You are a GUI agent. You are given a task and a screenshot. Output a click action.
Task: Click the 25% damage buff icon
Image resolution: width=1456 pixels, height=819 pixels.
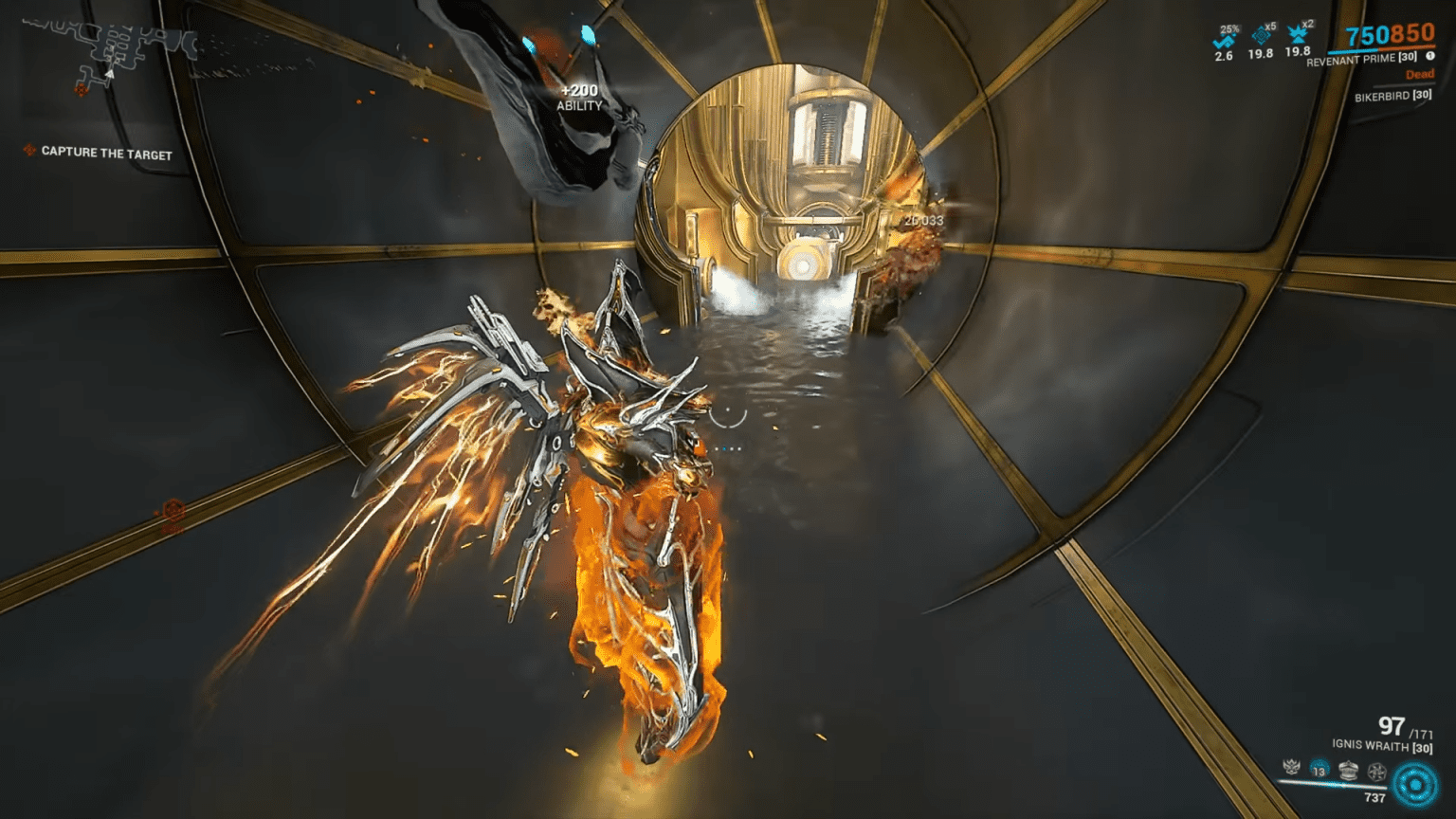pyautogui.click(x=1224, y=38)
